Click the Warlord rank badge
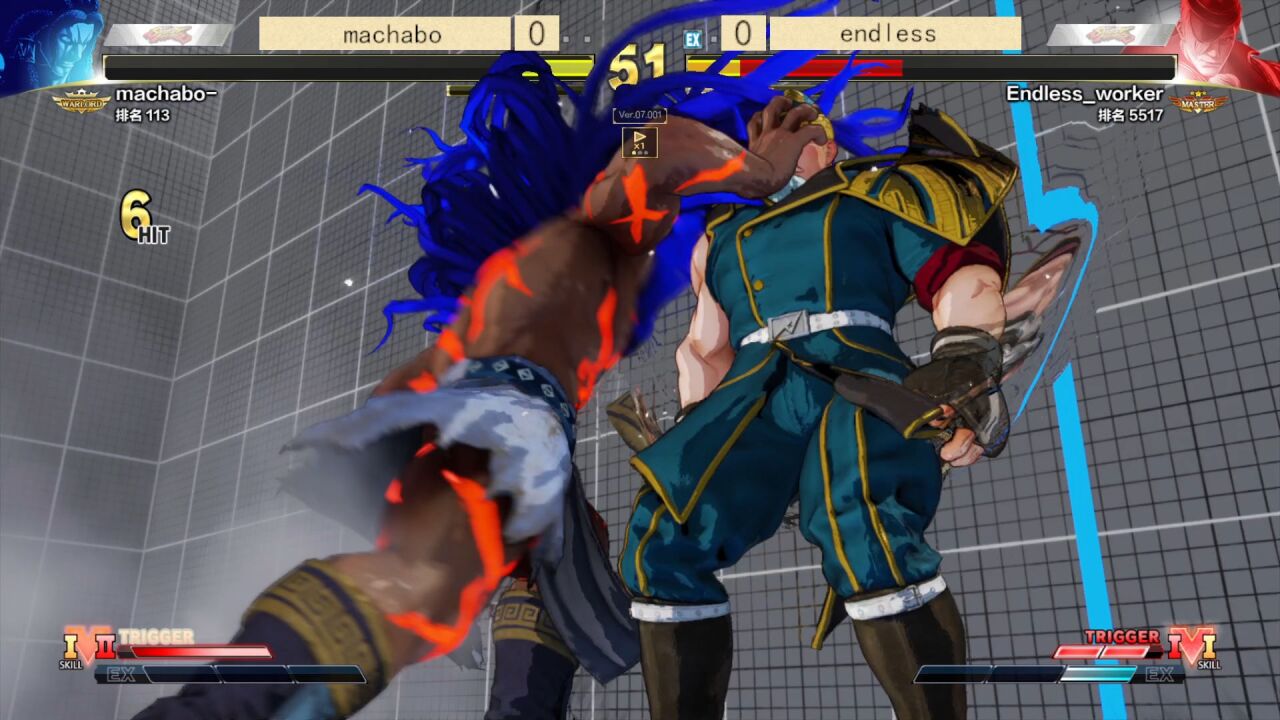The image size is (1280, 720). point(81,101)
